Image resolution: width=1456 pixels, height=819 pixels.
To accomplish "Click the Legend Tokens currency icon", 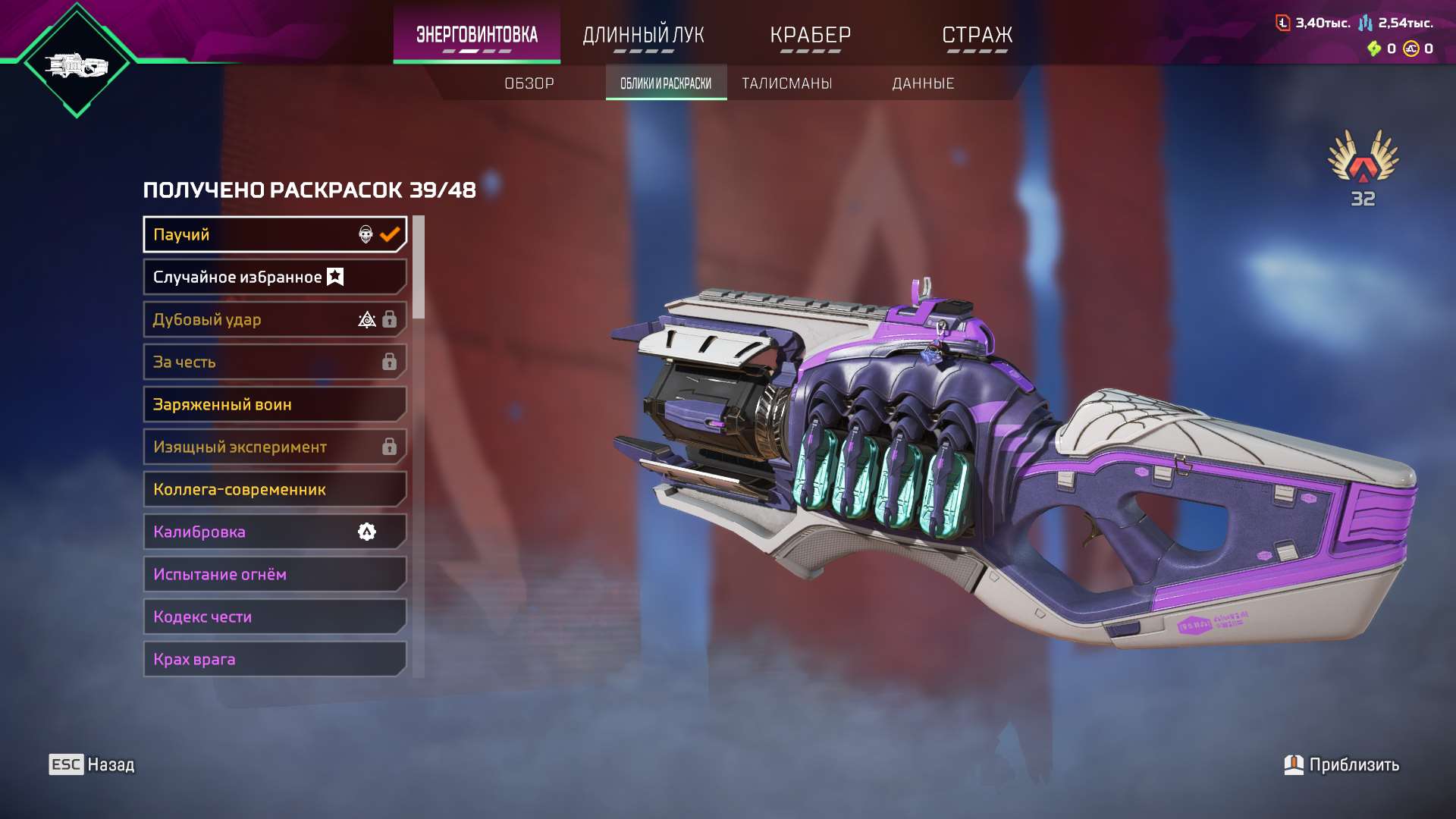I will coord(1282,24).
